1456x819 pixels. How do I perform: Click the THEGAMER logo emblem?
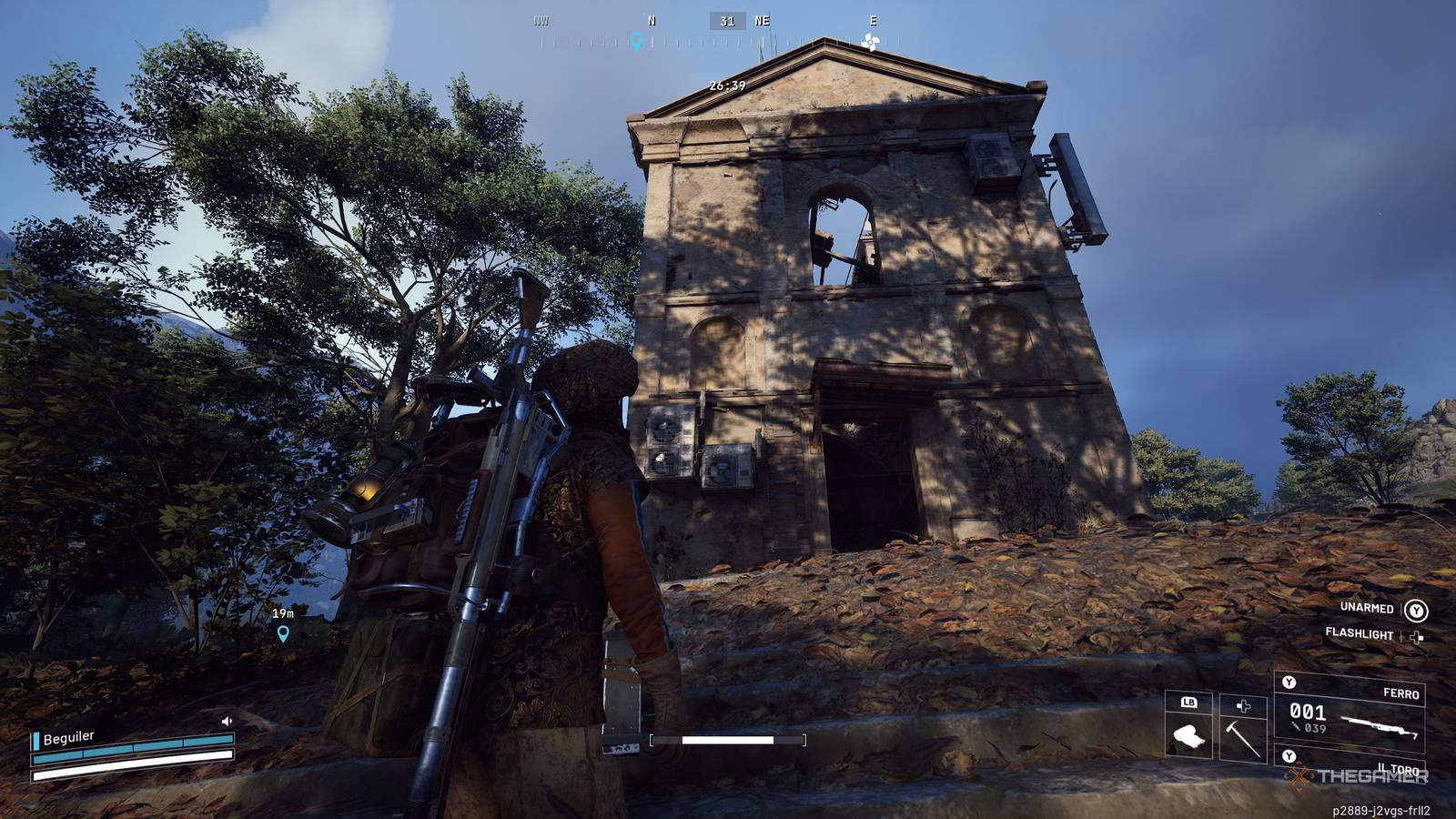[1299, 775]
